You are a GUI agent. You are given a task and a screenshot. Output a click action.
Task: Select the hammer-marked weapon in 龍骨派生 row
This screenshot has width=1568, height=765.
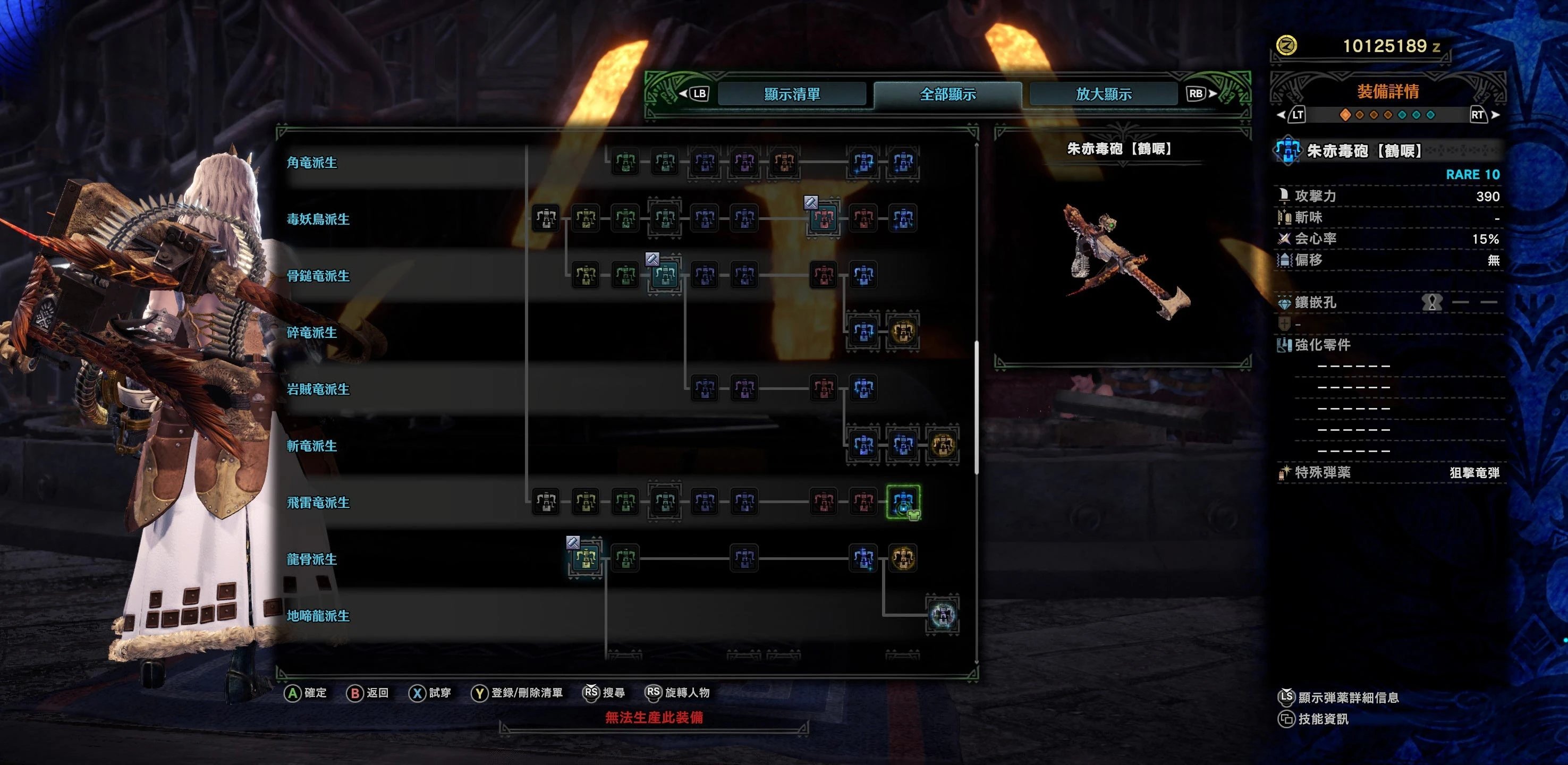pos(586,558)
